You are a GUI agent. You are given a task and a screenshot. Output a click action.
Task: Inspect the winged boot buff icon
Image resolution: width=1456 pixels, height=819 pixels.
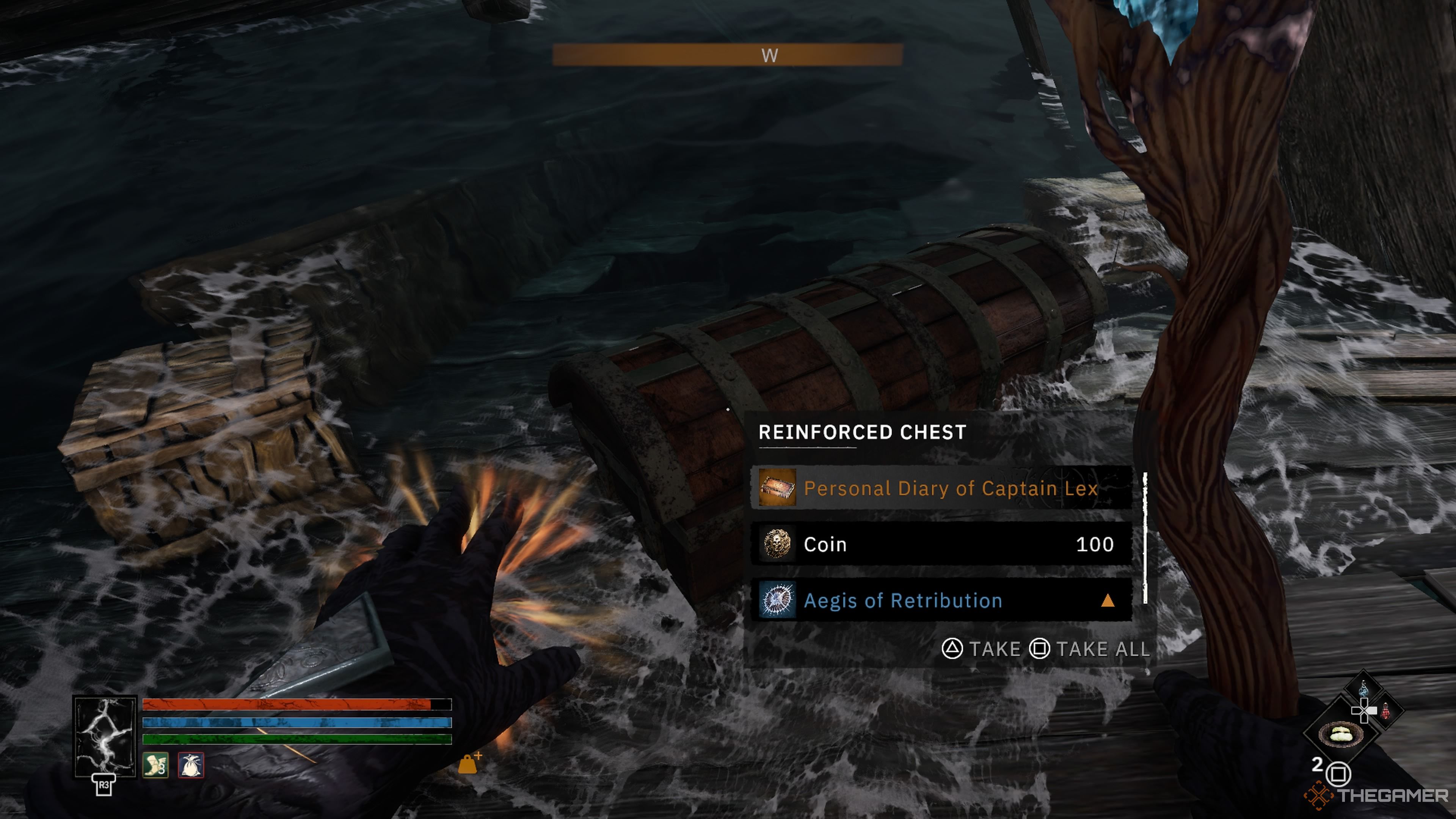155,766
